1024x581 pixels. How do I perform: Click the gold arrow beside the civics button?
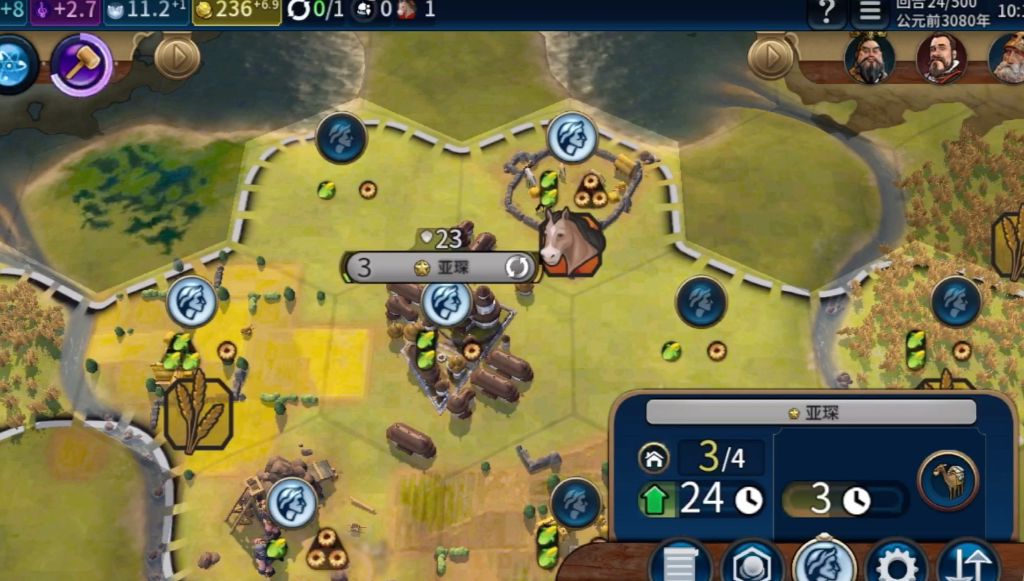coord(177,58)
